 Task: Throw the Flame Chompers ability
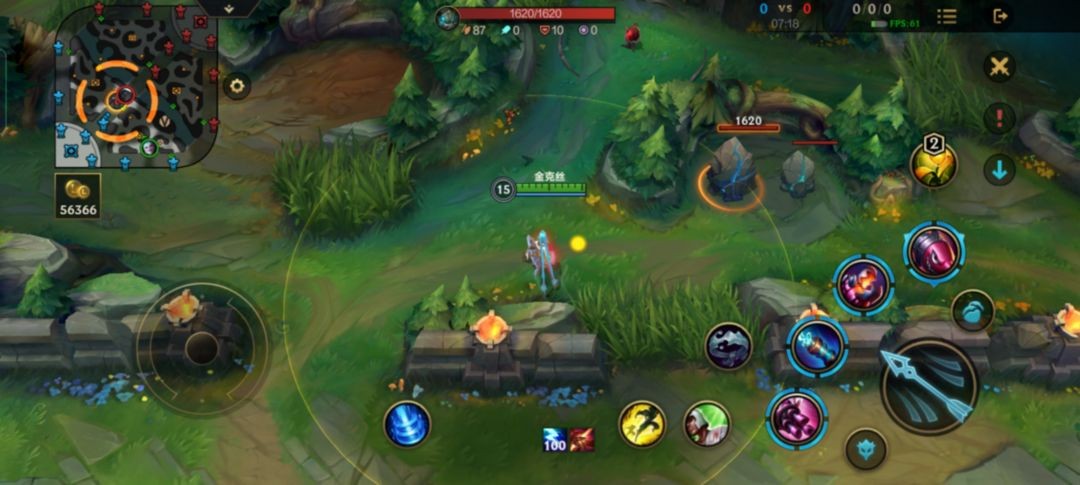pyautogui.click(x=862, y=286)
